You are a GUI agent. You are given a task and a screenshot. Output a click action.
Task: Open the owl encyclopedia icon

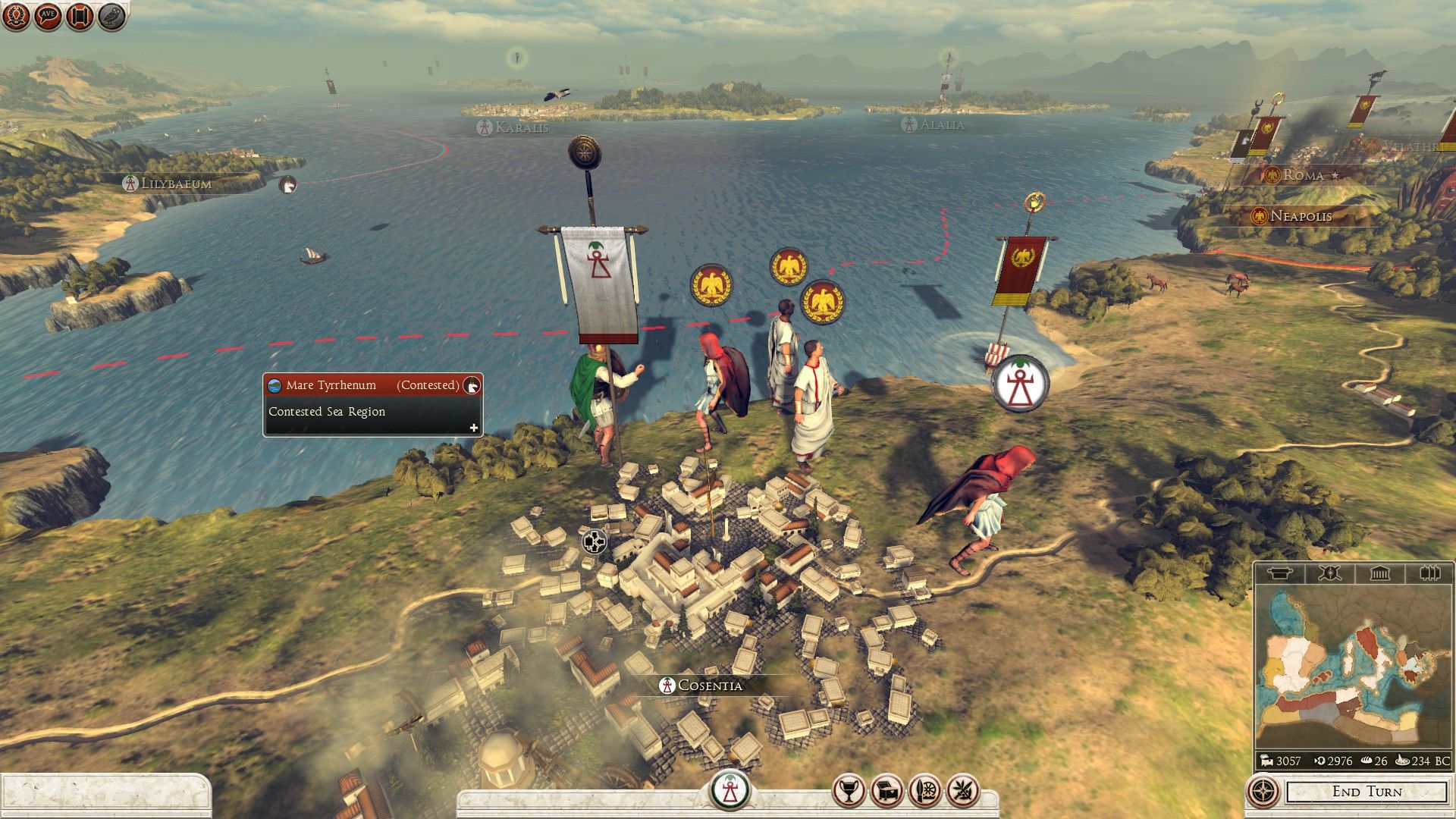111,17
